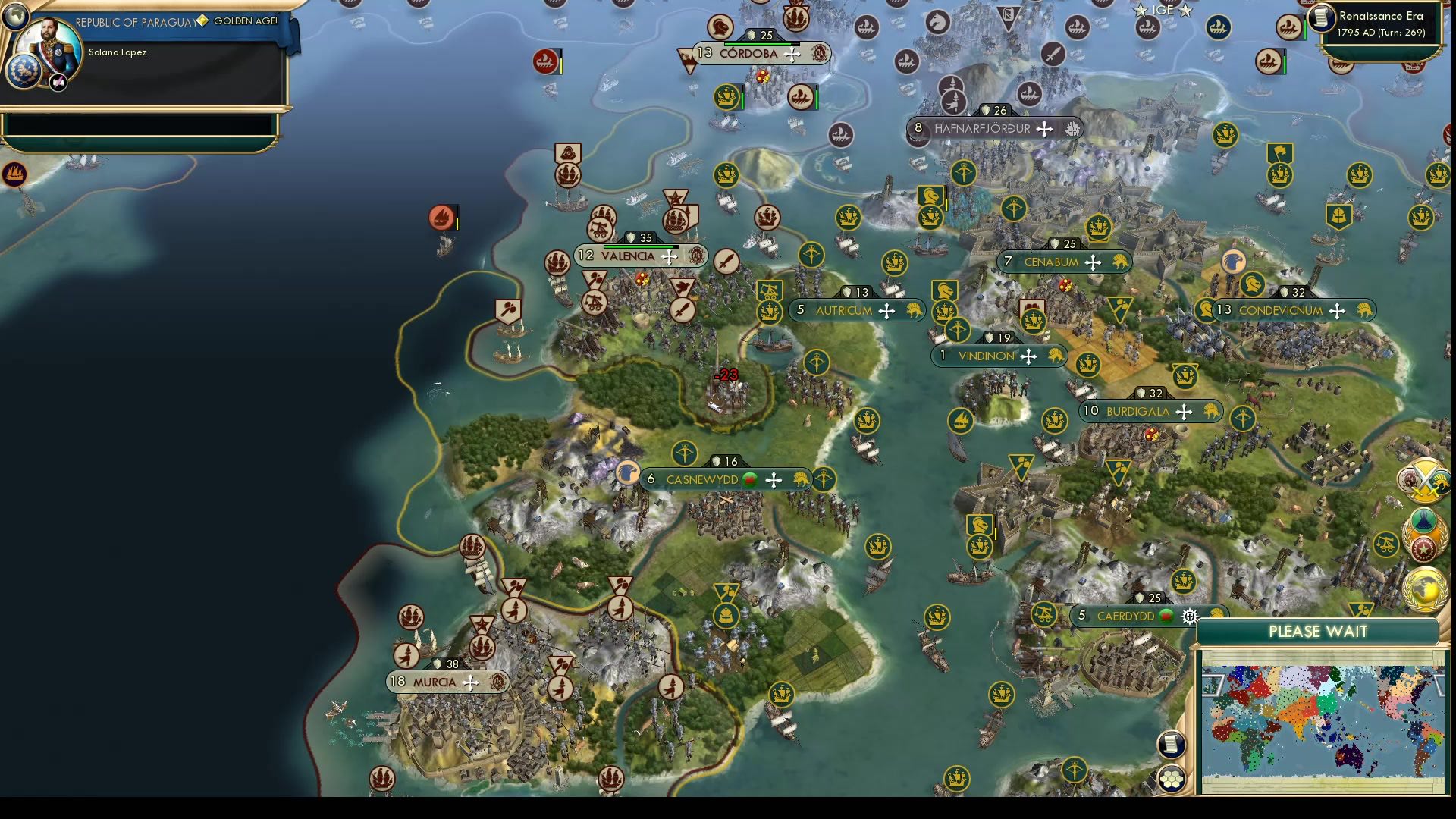
Task: Click the Golden Age indicator on Paraguay panel
Action: (x=244, y=22)
